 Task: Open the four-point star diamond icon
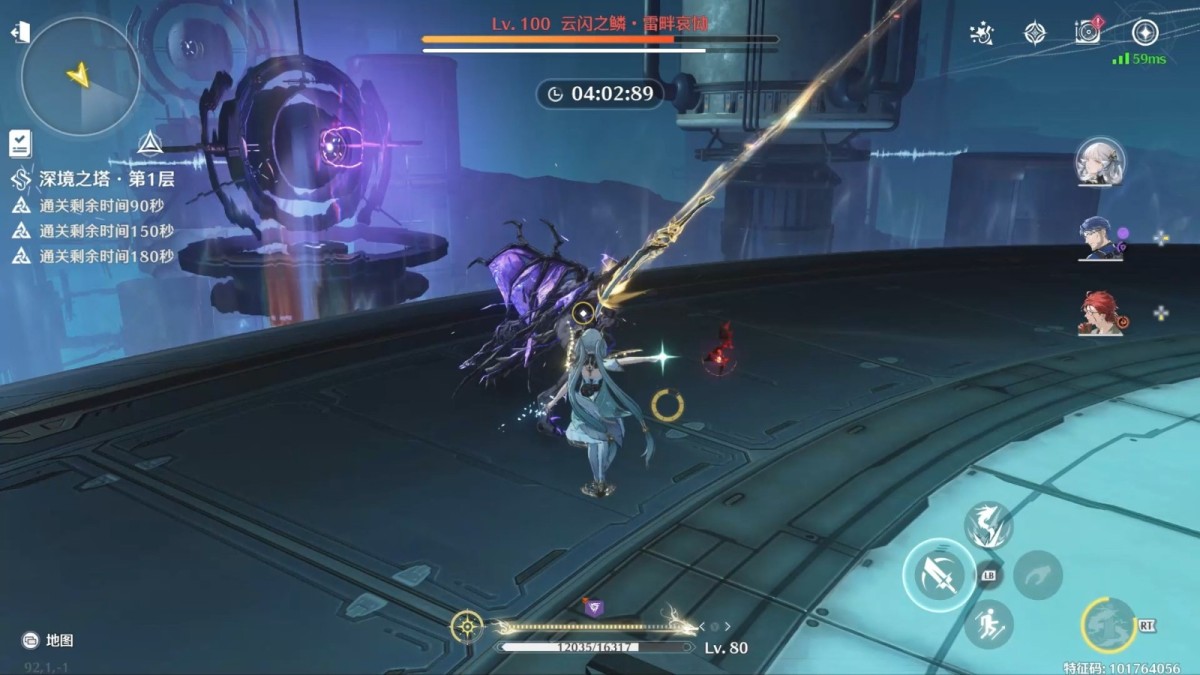click(1034, 33)
